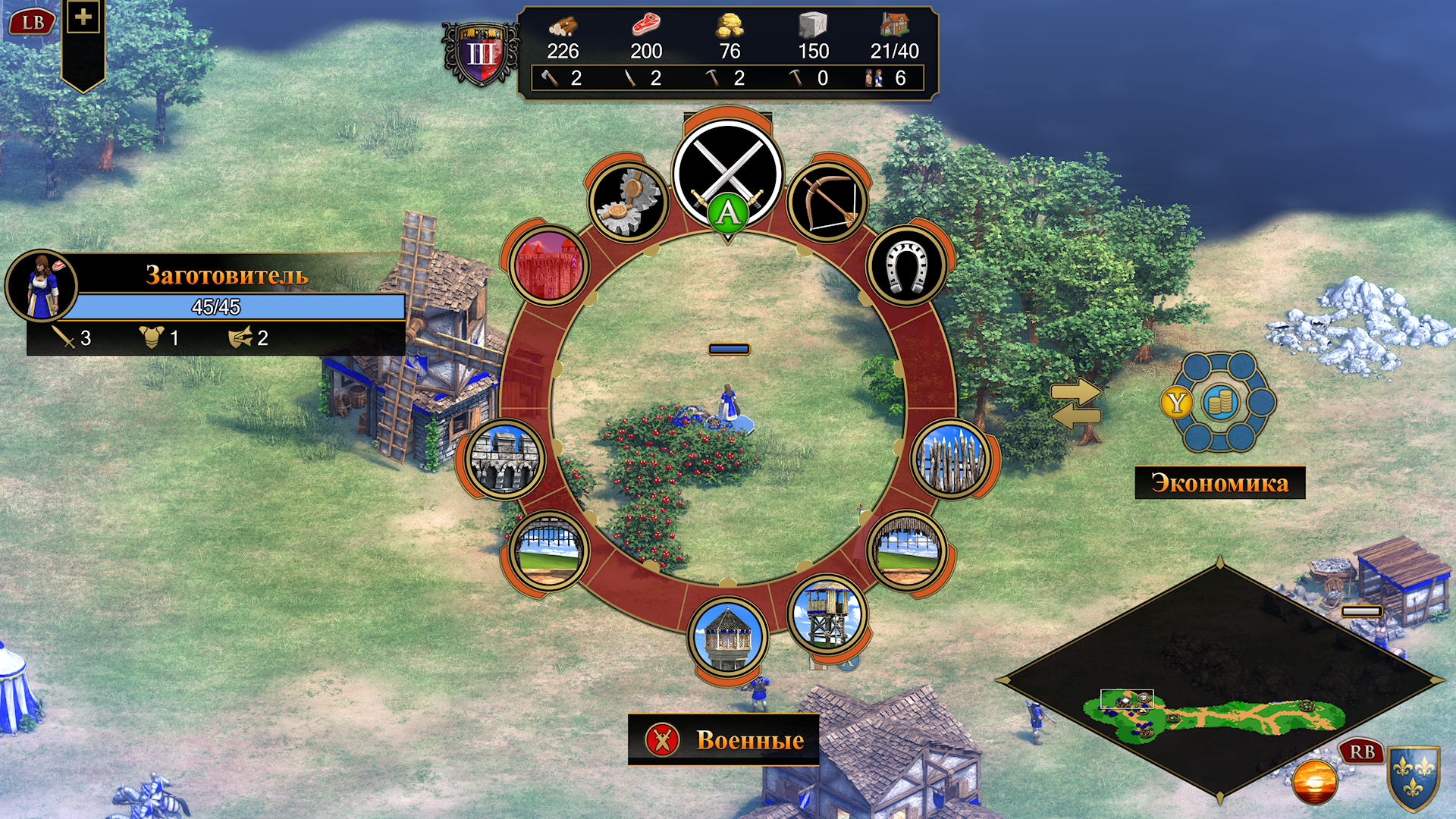Screen dimensions: 1456x819
Task: Pick the Stable horseshoe icon
Action: pos(907,266)
